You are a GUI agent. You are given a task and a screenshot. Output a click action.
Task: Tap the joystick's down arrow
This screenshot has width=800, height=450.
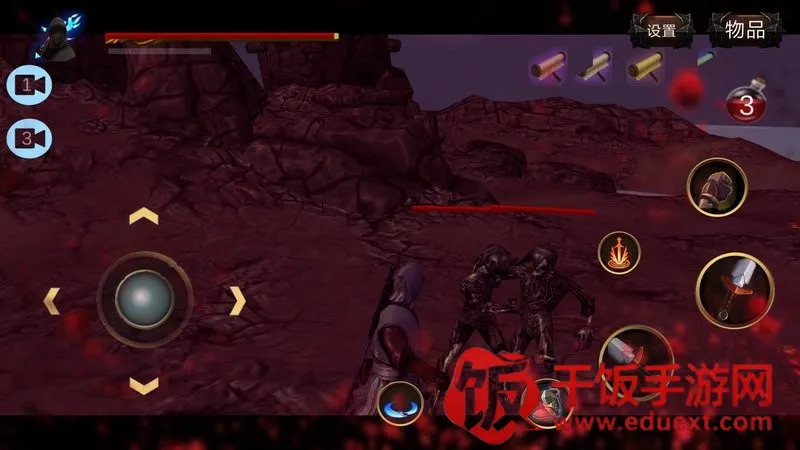[145, 384]
